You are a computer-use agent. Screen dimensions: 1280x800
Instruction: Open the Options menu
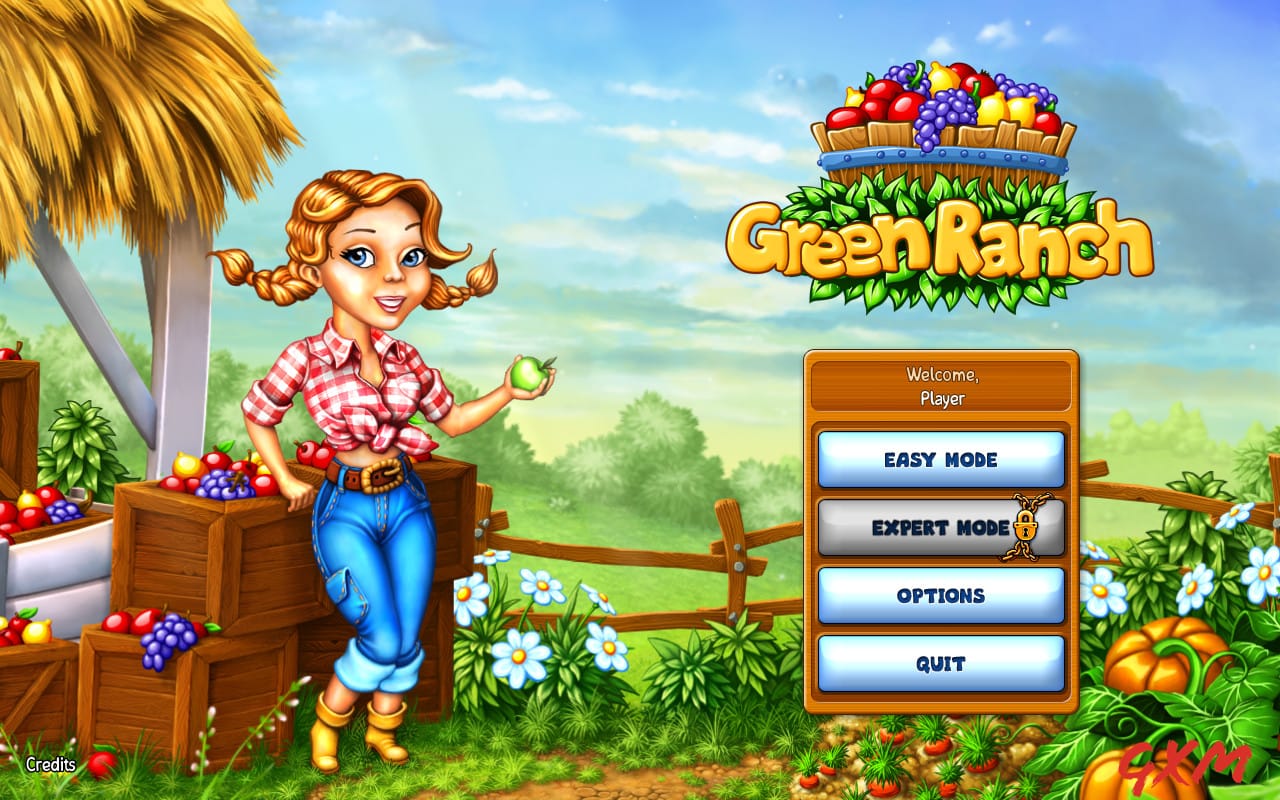tap(940, 595)
